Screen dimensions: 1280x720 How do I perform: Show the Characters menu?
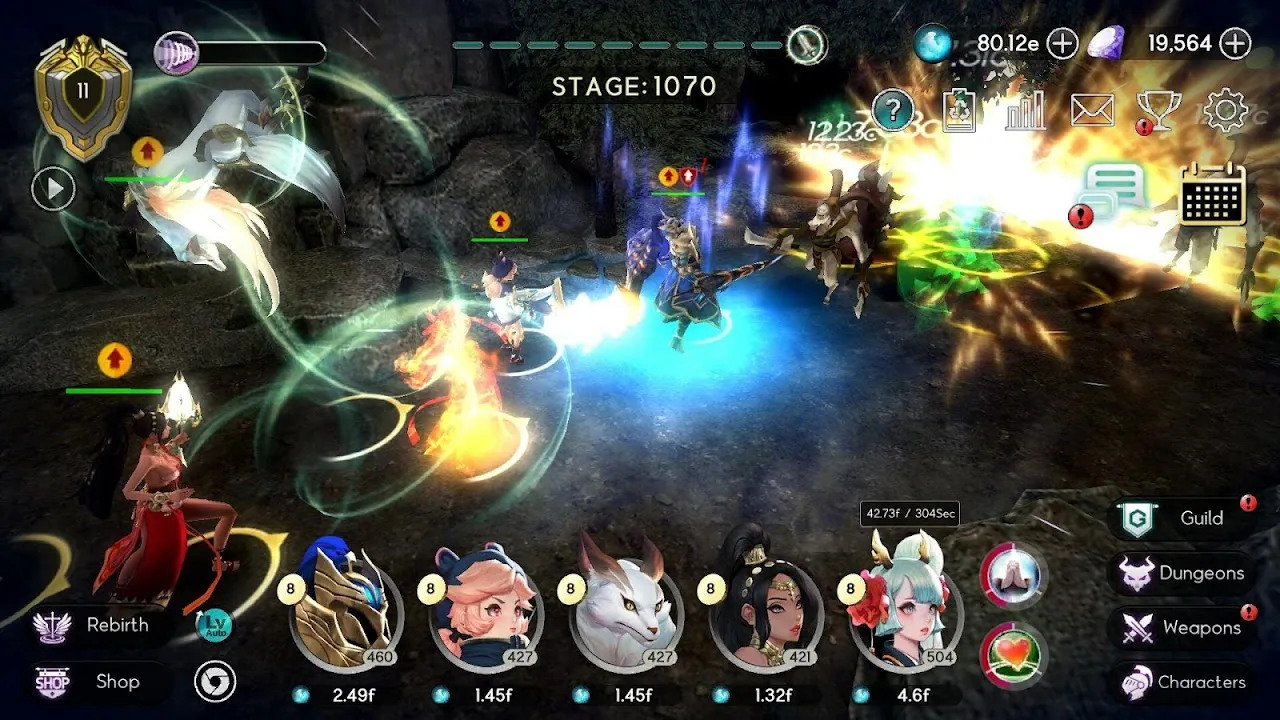[1182, 682]
